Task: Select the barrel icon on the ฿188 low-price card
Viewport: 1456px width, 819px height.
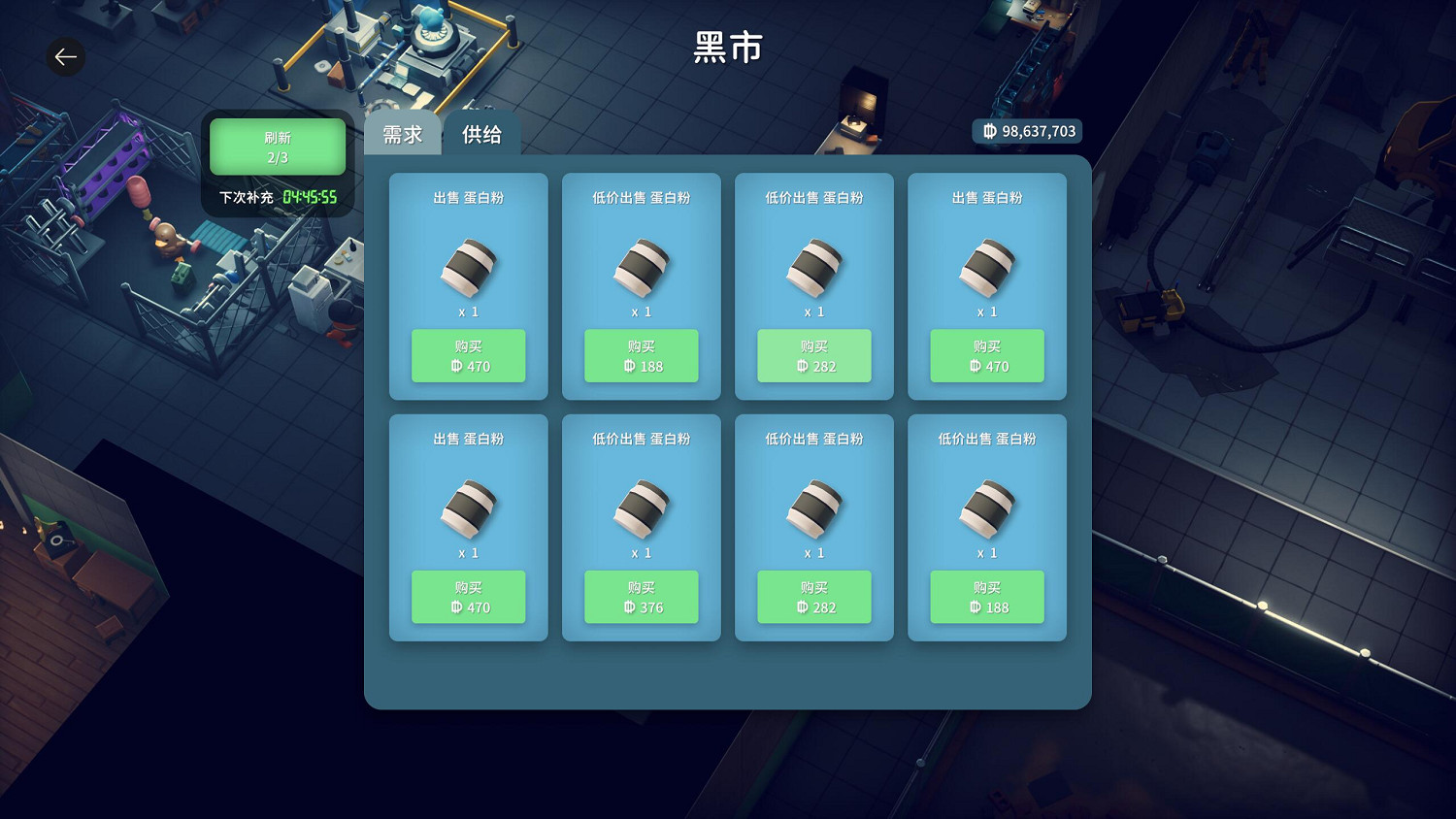Action: (x=642, y=270)
